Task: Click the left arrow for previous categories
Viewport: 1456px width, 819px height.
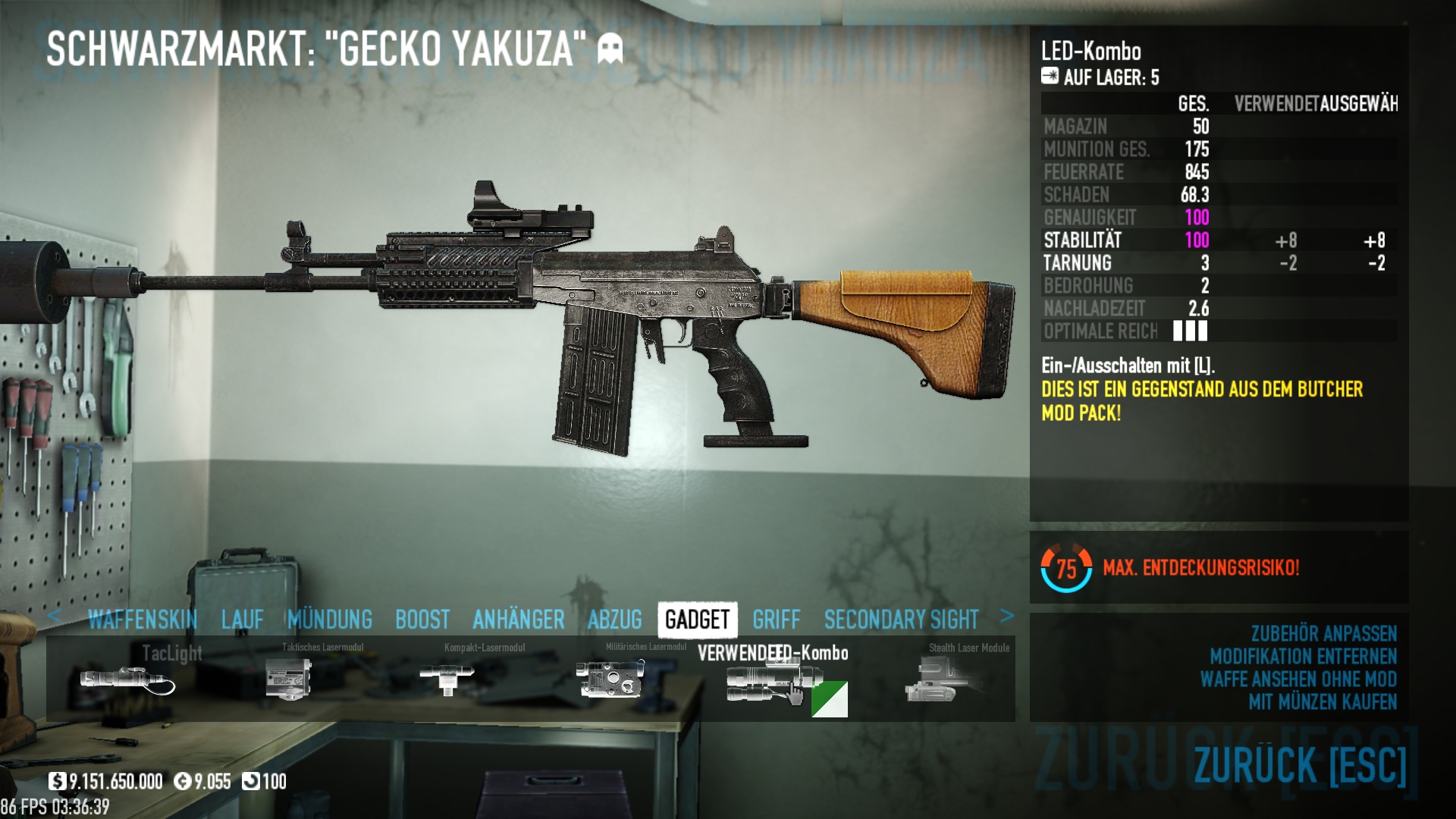Action: click(54, 616)
